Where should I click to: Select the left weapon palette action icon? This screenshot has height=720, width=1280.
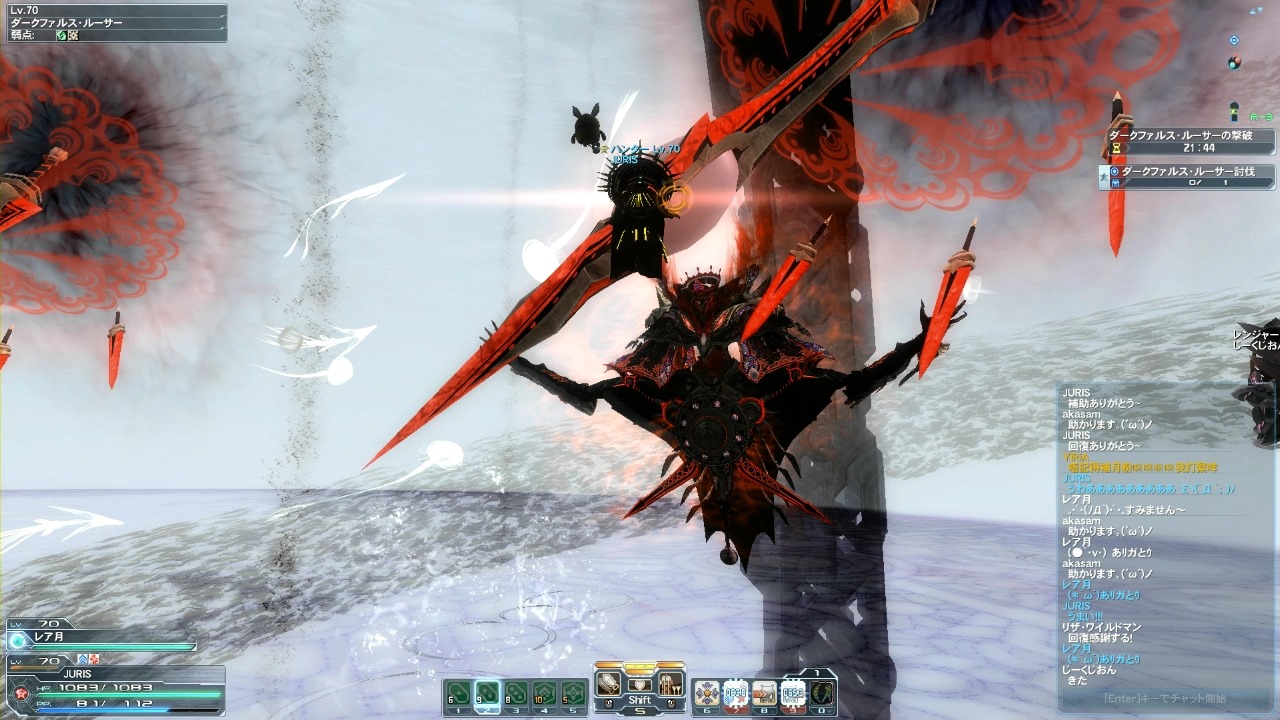pyautogui.click(x=608, y=684)
